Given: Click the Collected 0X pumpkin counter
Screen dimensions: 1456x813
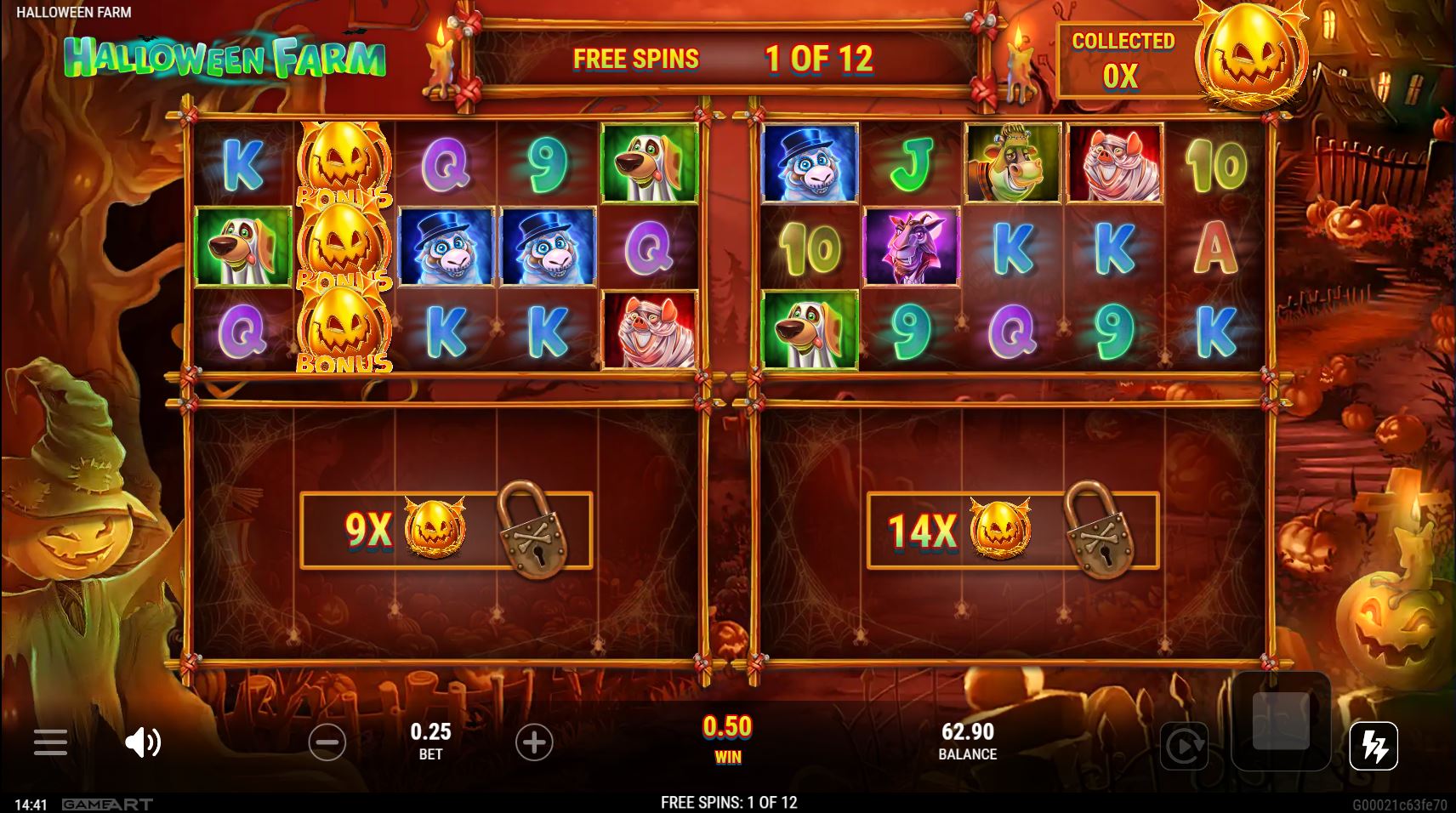Looking at the screenshot, I should click(1126, 60).
